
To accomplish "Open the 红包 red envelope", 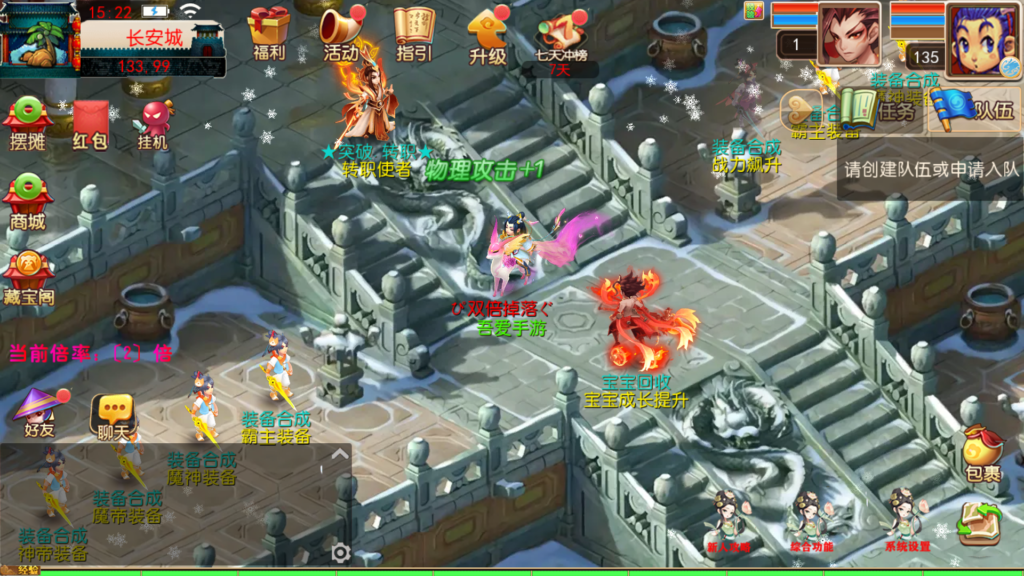I will click(x=91, y=122).
